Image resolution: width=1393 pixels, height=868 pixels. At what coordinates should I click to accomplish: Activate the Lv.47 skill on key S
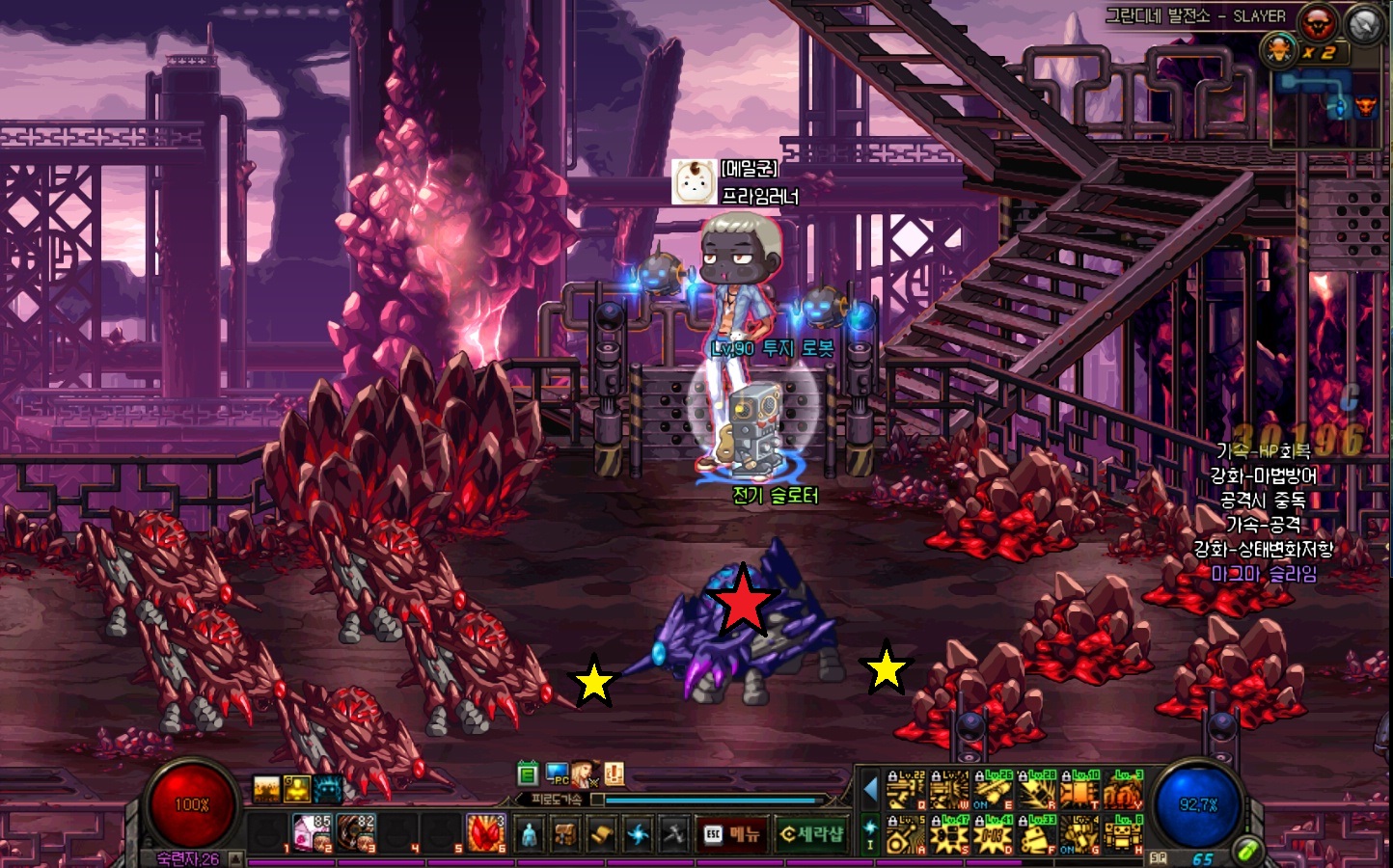pyautogui.click(x=950, y=834)
